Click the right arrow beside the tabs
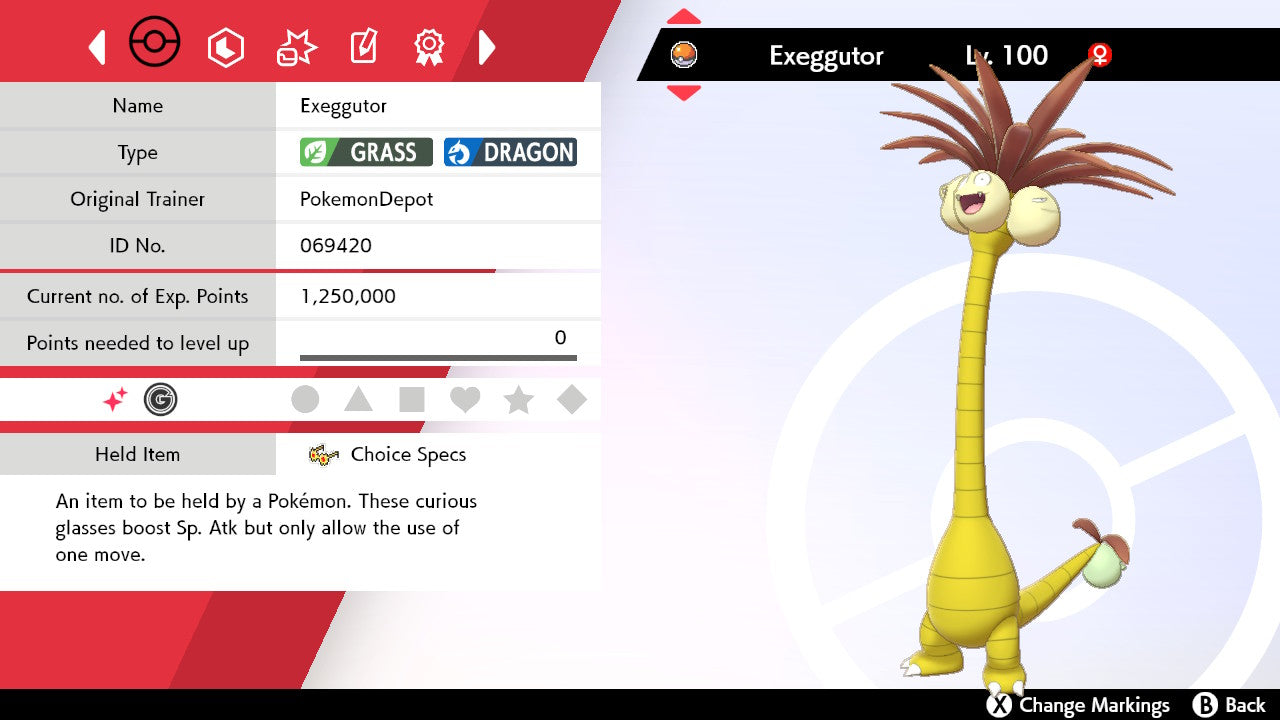The width and height of the screenshot is (1280, 720). click(x=487, y=47)
